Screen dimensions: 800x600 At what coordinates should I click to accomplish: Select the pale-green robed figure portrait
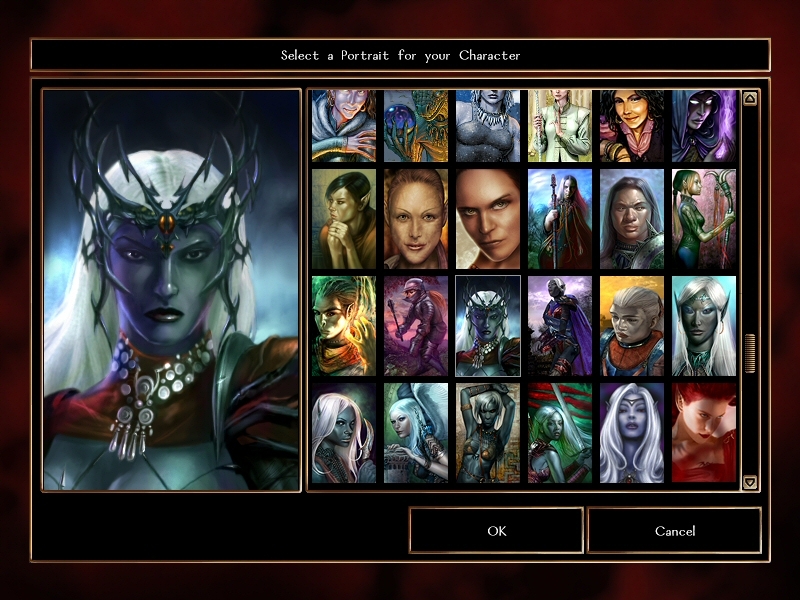point(560,126)
